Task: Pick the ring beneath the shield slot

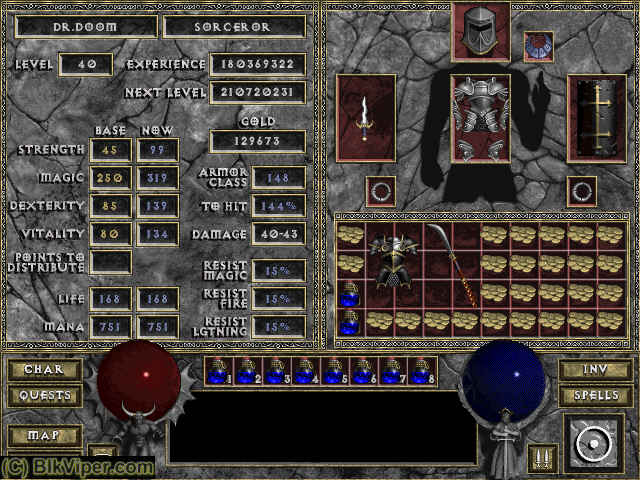Action: click(581, 190)
